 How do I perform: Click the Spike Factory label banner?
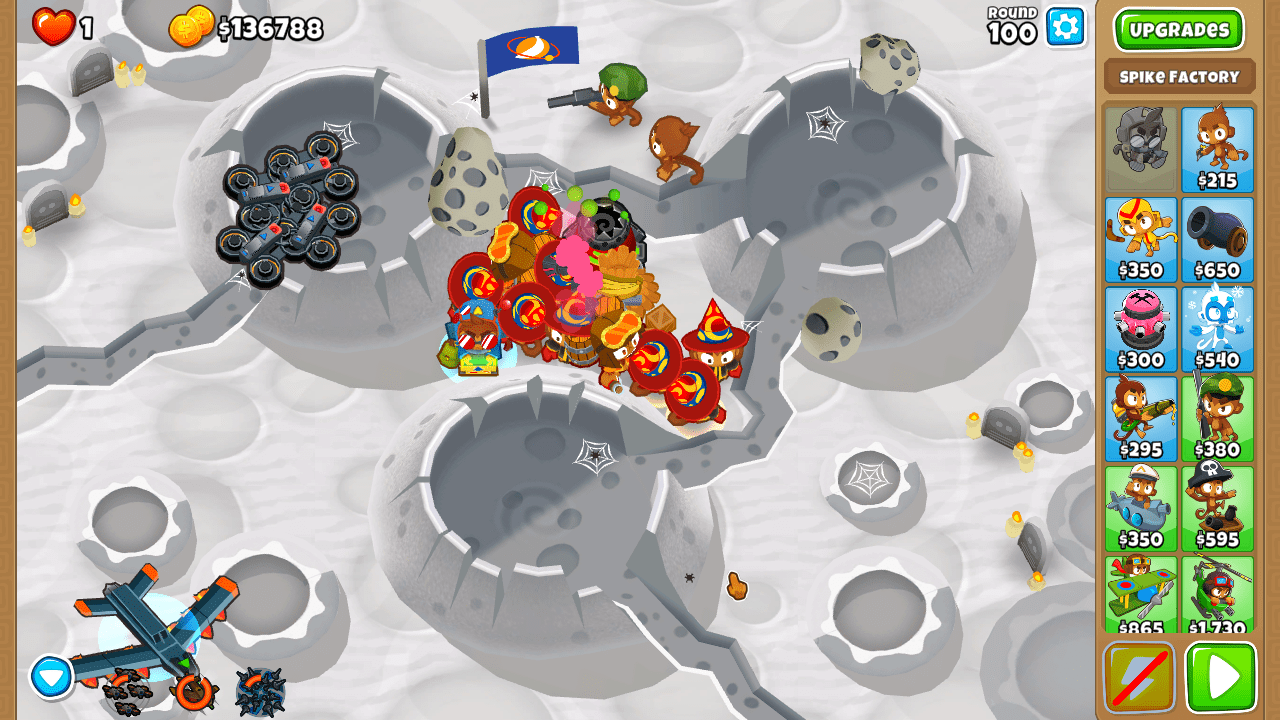pyautogui.click(x=1178, y=75)
